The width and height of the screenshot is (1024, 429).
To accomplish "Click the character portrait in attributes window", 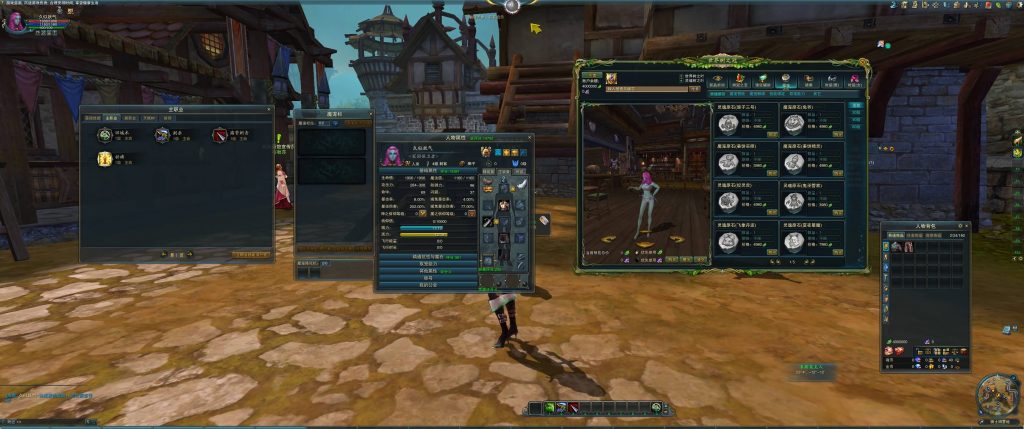I will (391, 157).
